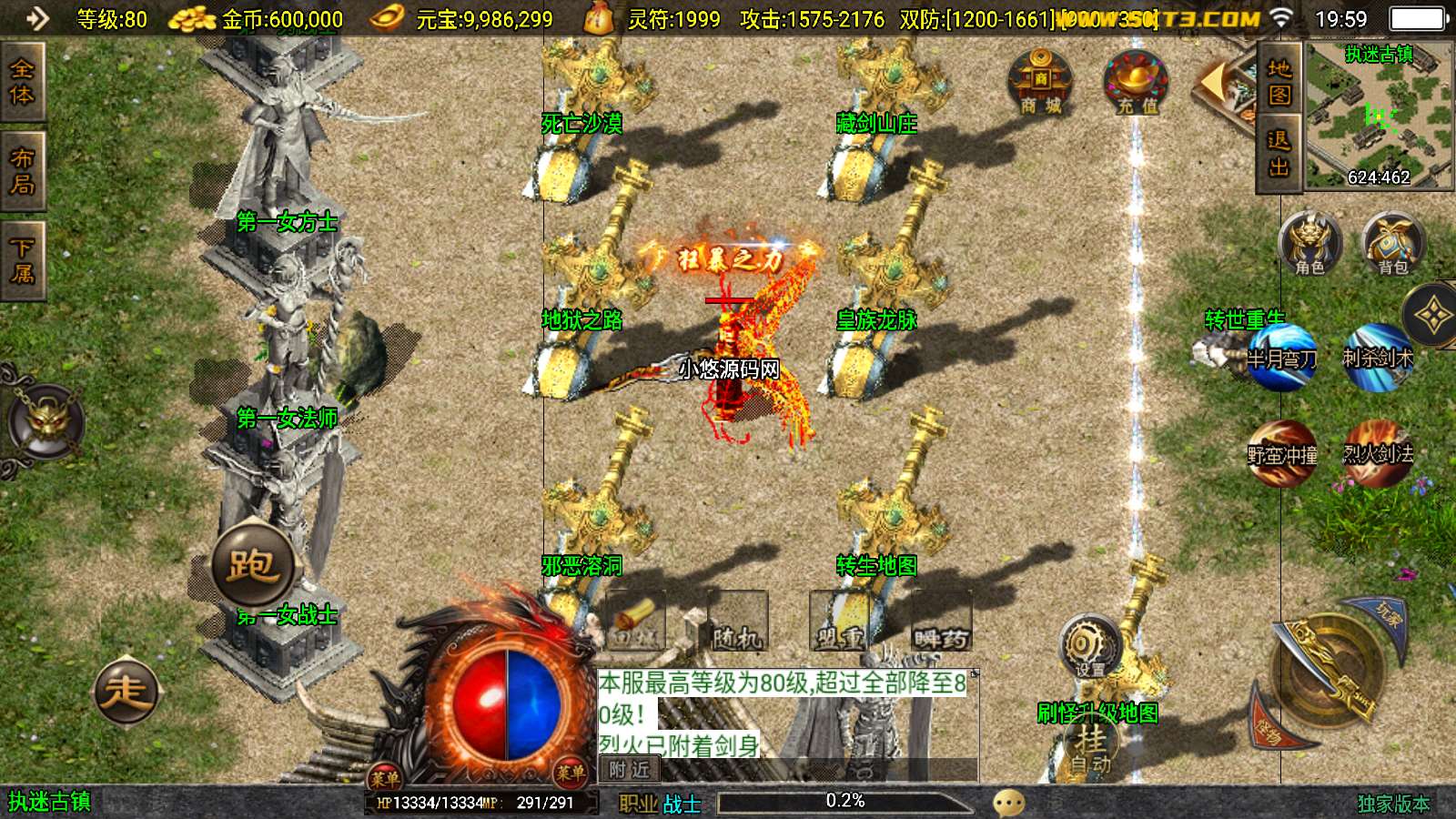Select the 全体 button
Viewport: 1456px width, 819px height.
(x=22, y=82)
